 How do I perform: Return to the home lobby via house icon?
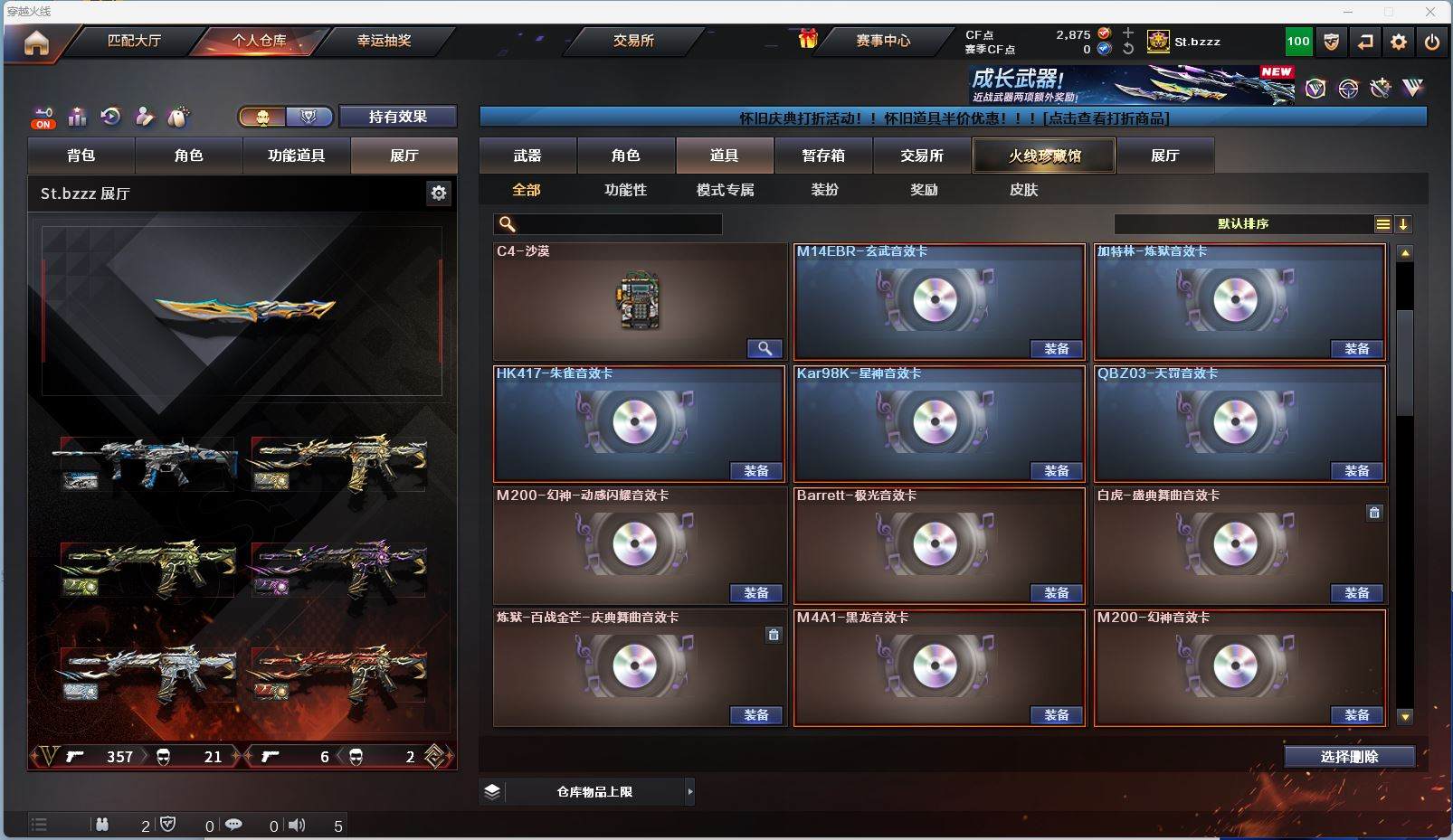pyautogui.click(x=36, y=42)
